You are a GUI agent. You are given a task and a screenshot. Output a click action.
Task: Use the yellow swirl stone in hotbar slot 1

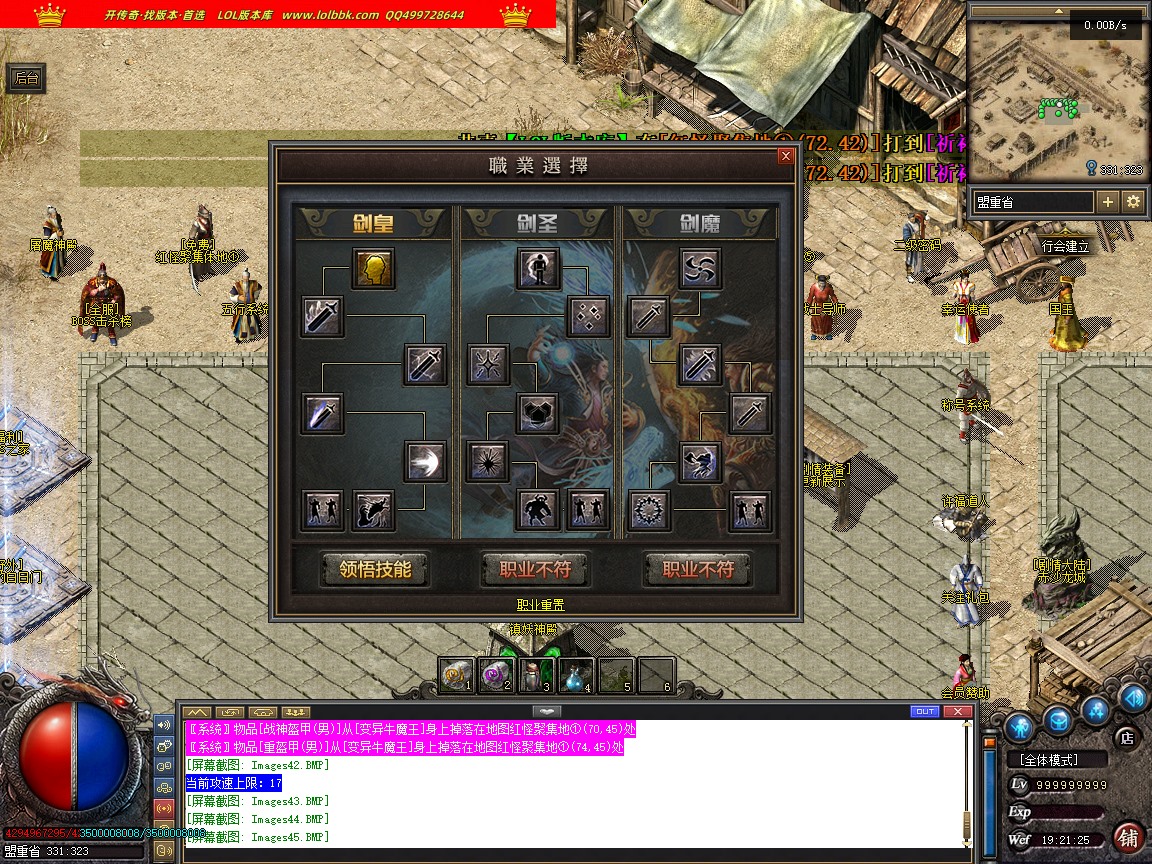pyautogui.click(x=456, y=676)
